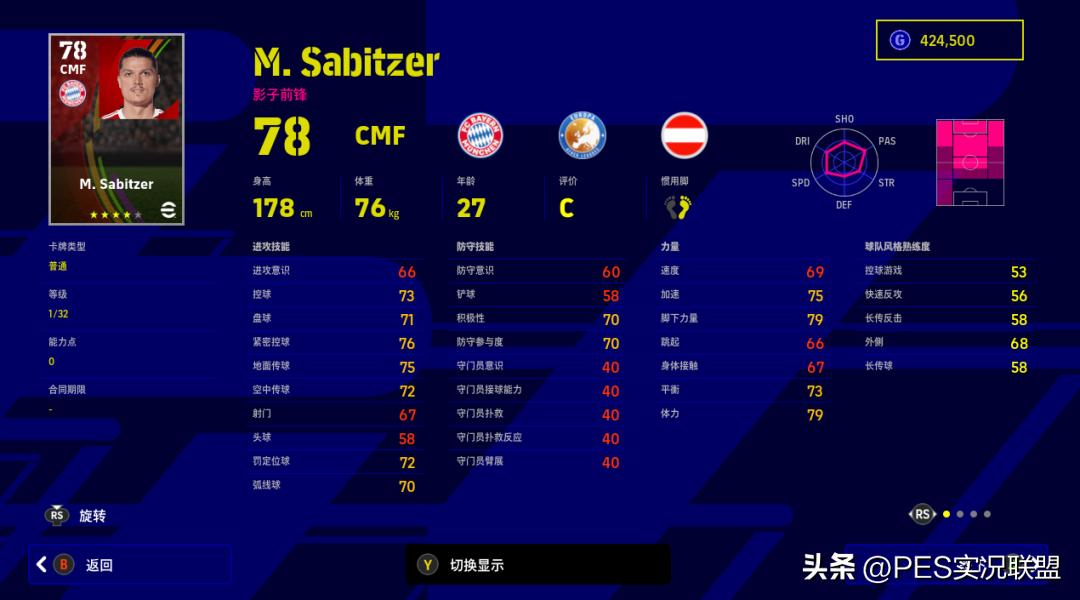Toggle the 切换显示 display switch button
This screenshot has width=1080, height=600.
[537, 565]
